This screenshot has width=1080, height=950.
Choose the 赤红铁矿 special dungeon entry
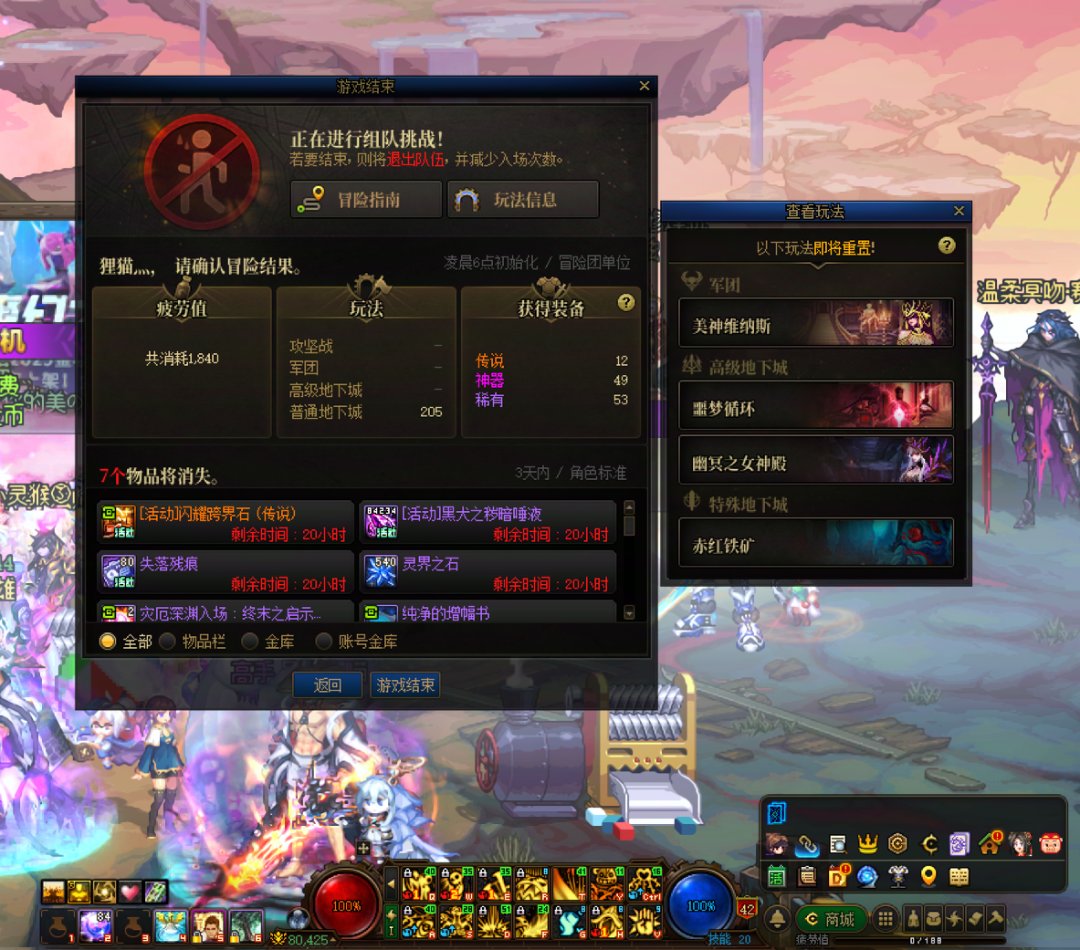(815, 543)
